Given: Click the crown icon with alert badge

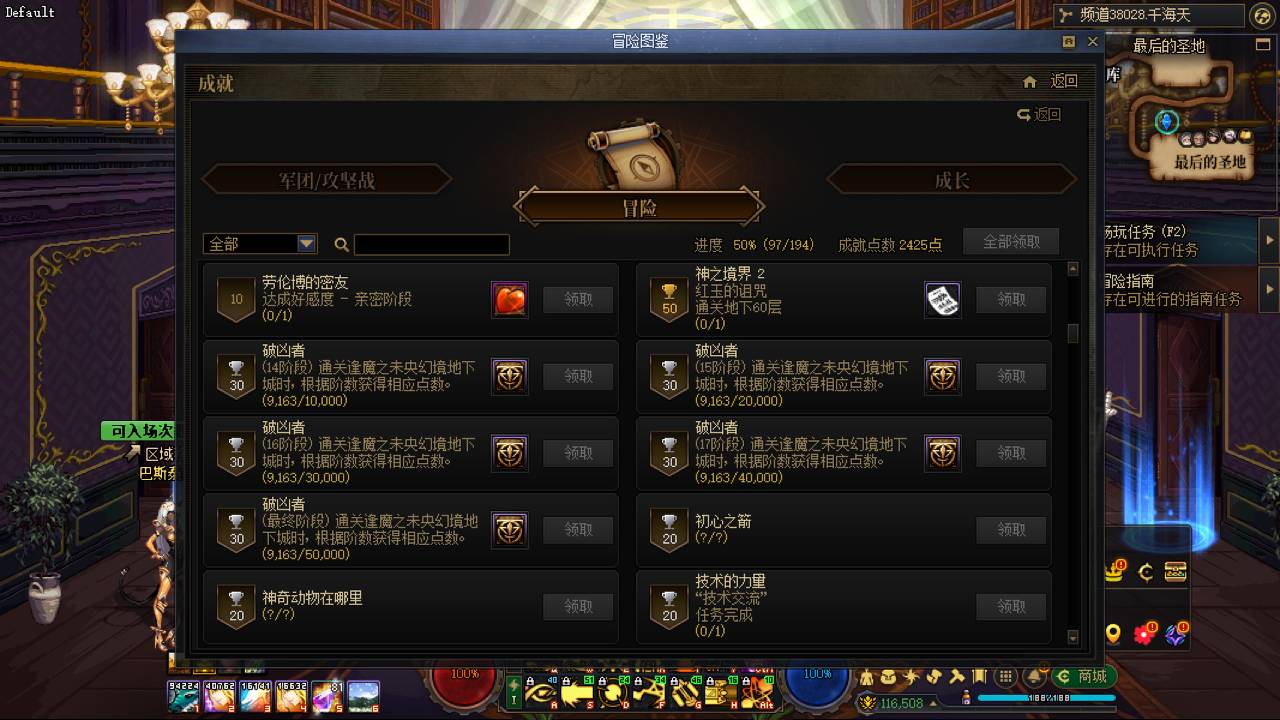Looking at the screenshot, I should (x=1113, y=570).
